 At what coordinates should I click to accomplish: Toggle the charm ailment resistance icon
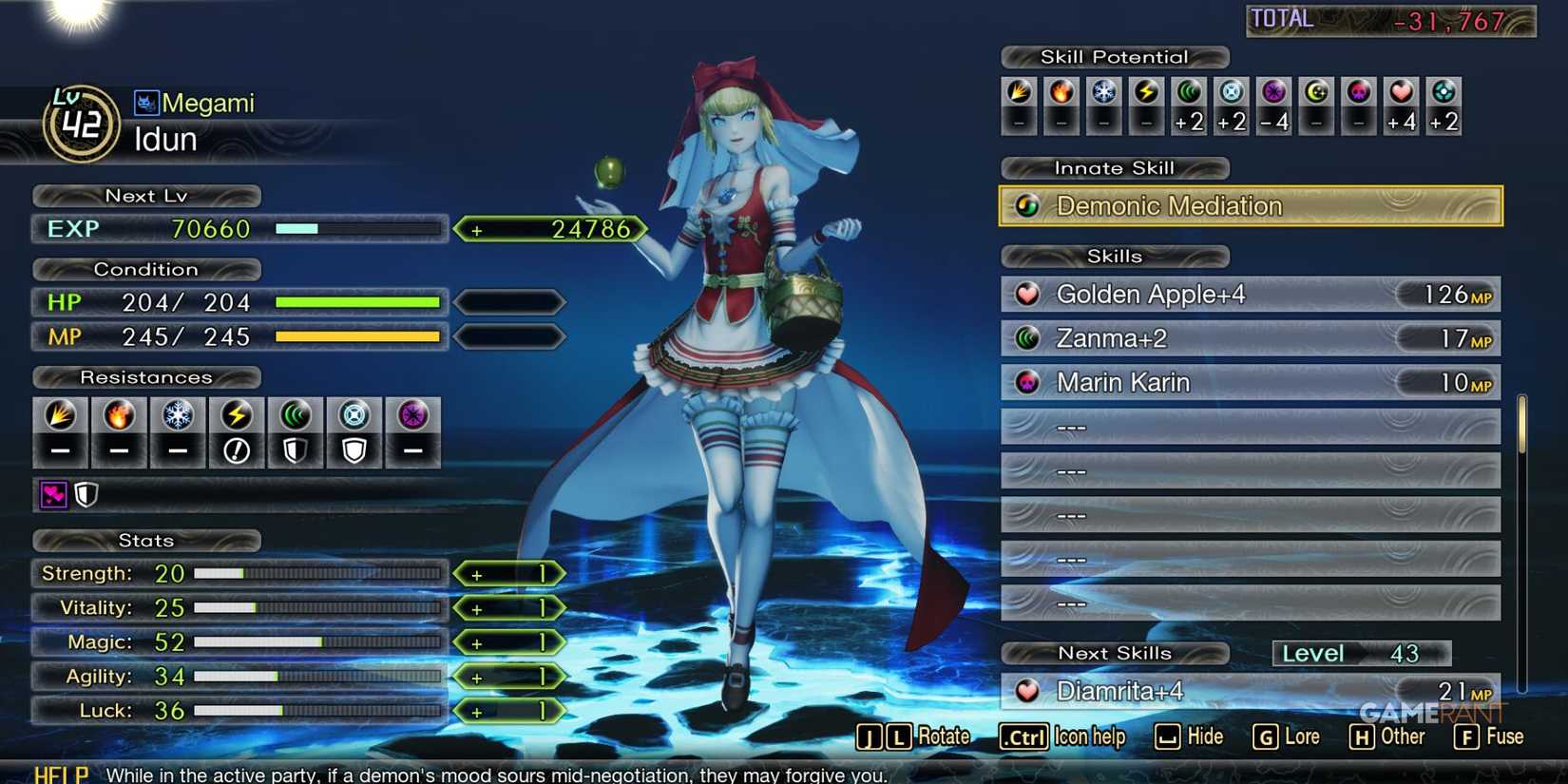click(52, 494)
